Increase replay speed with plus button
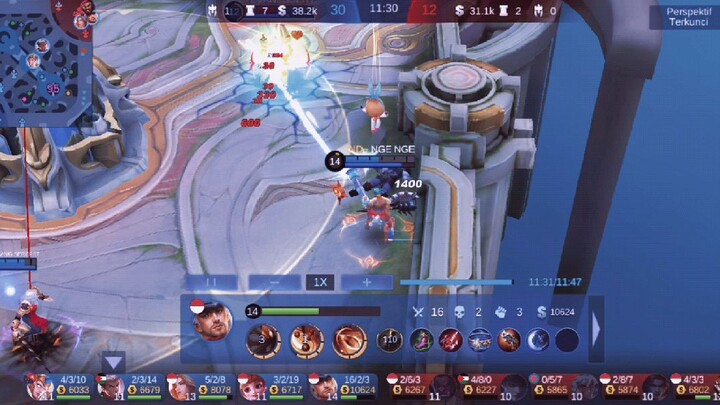Image resolution: width=720 pixels, height=405 pixels. (367, 282)
